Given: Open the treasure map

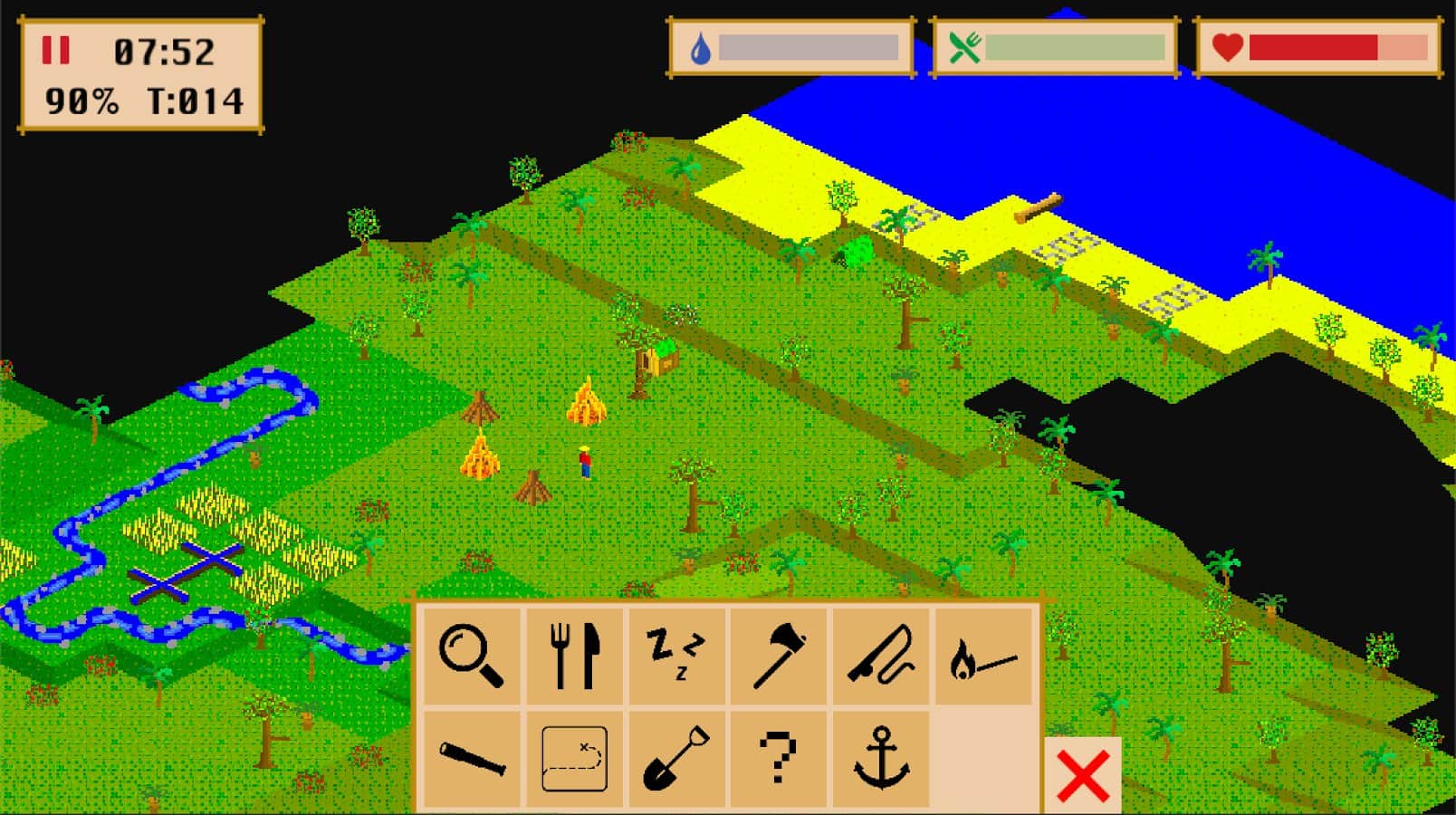Looking at the screenshot, I should pyautogui.click(x=575, y=759).
